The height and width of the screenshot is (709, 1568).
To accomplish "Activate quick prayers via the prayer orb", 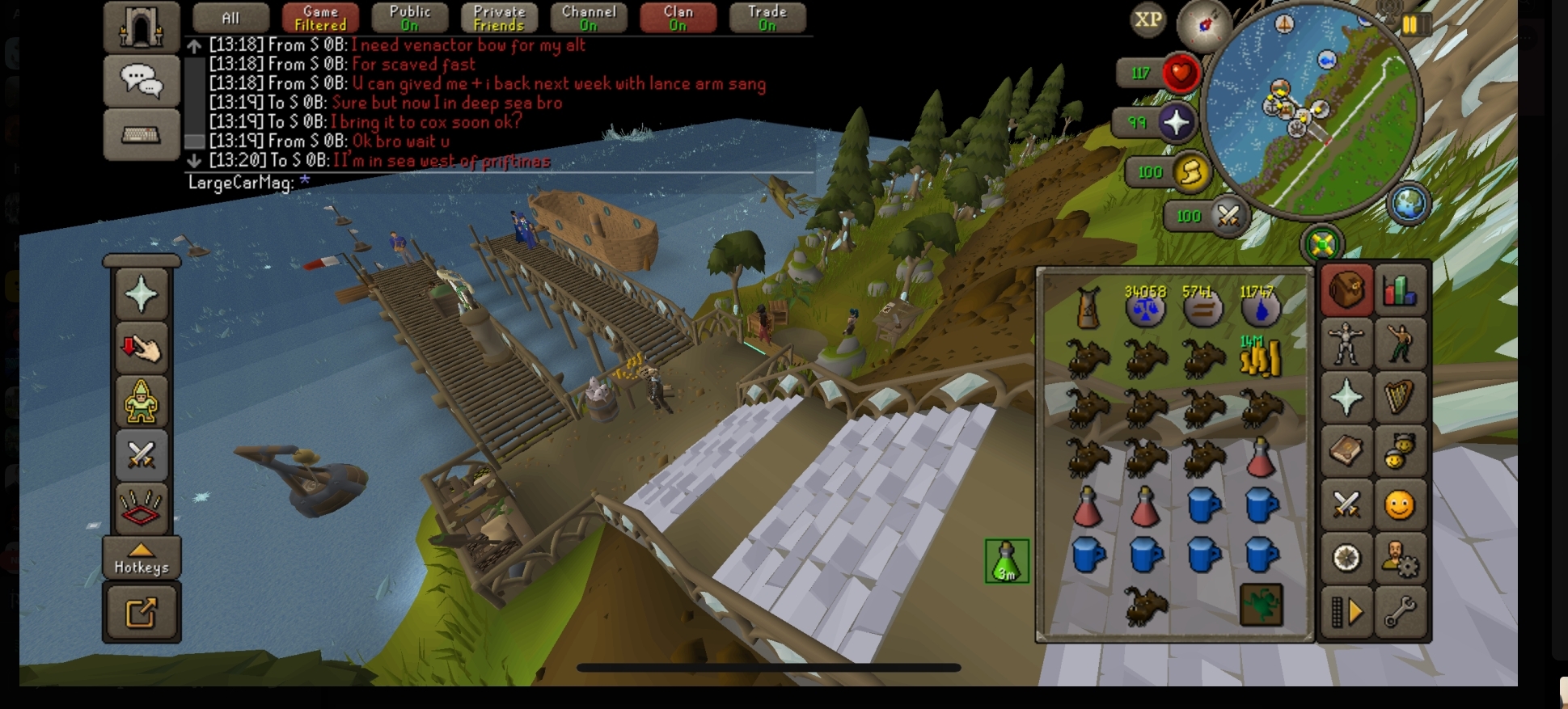I will point(1175,123).
